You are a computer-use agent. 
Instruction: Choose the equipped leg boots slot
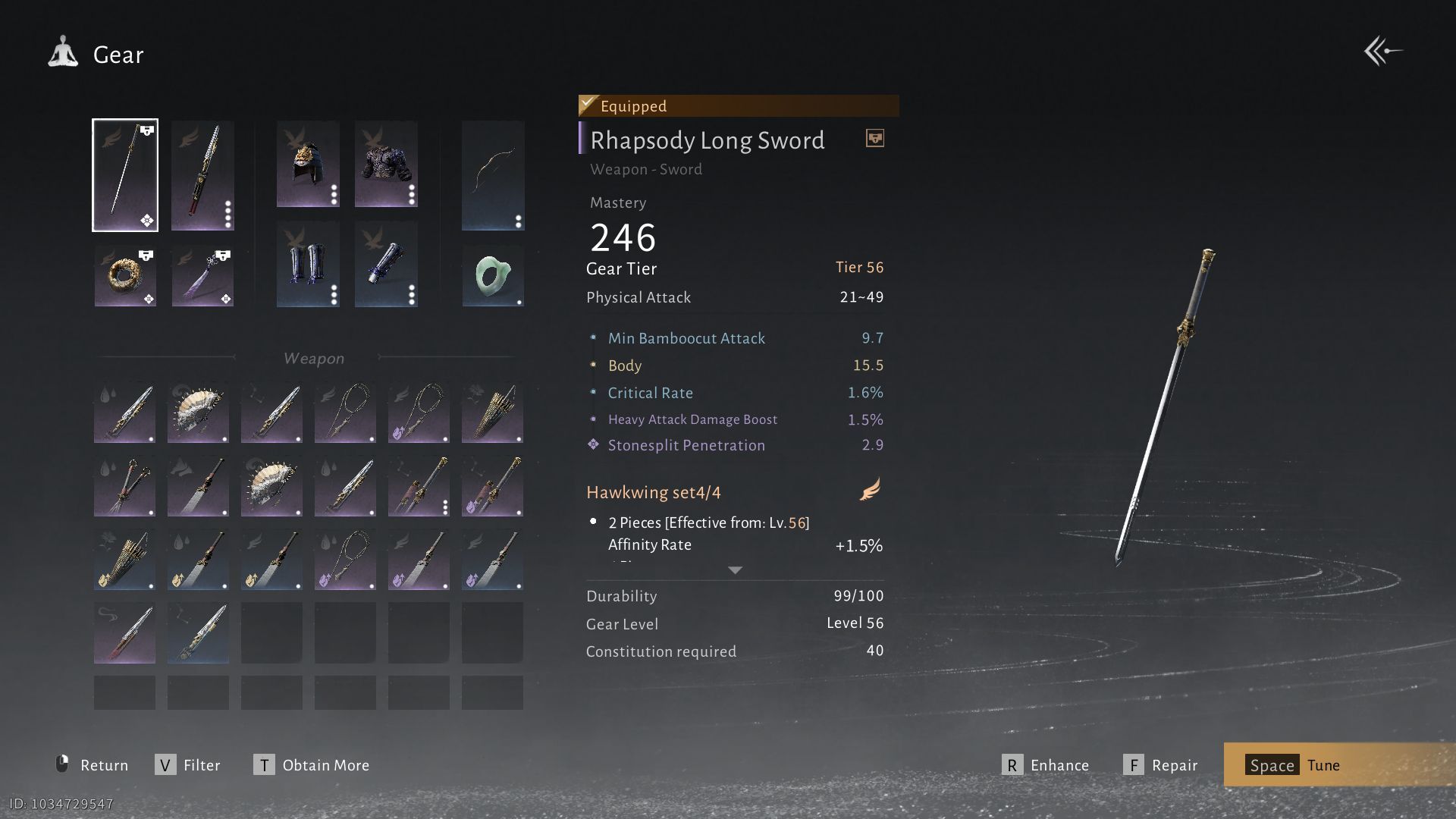coord(308,264)
